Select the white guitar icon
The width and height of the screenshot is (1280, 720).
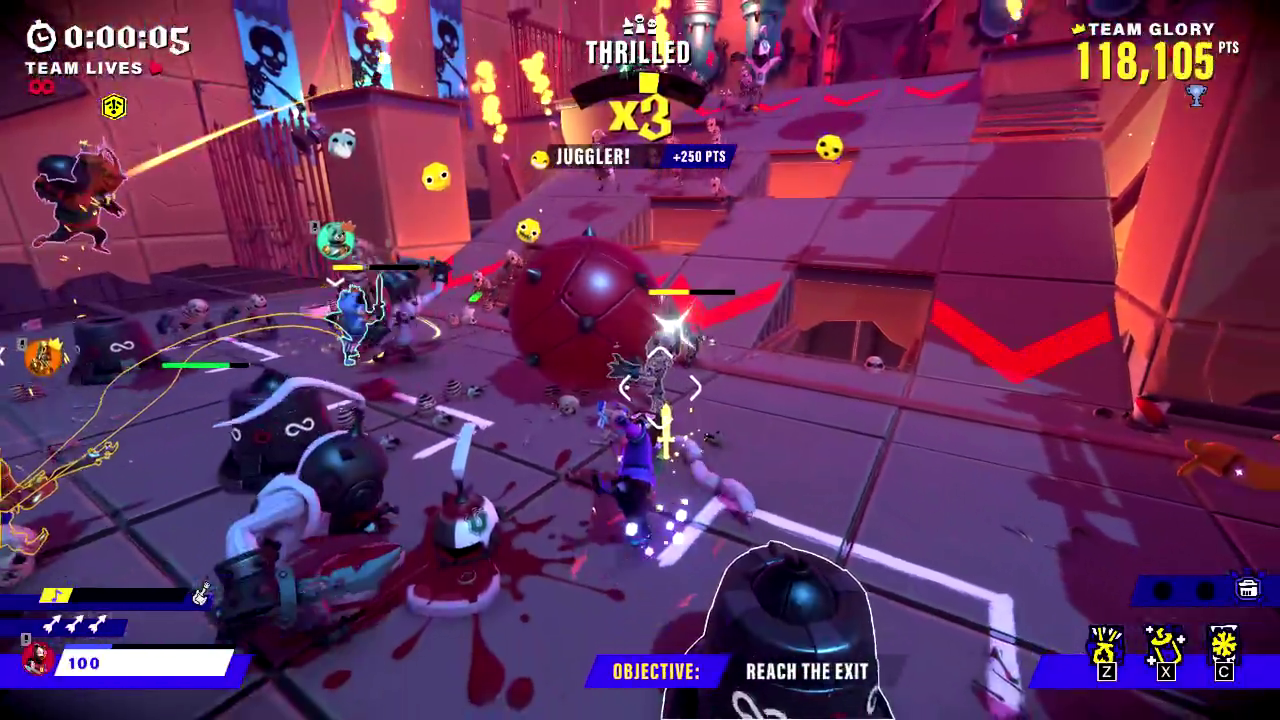[201, 594]
